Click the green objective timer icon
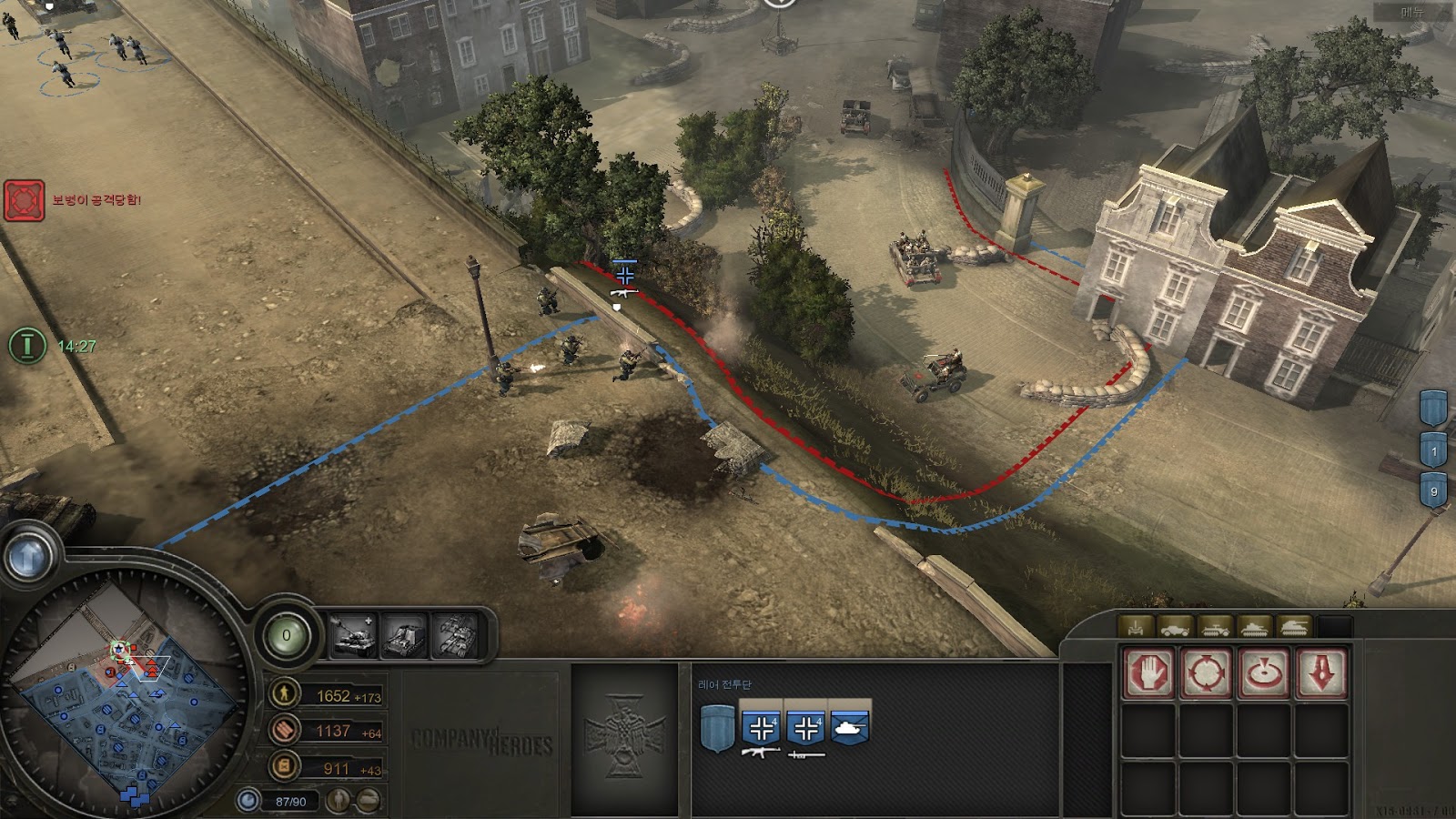This screenshot has width=1456, height=819. pyautogui.click(x=27, y=346)
